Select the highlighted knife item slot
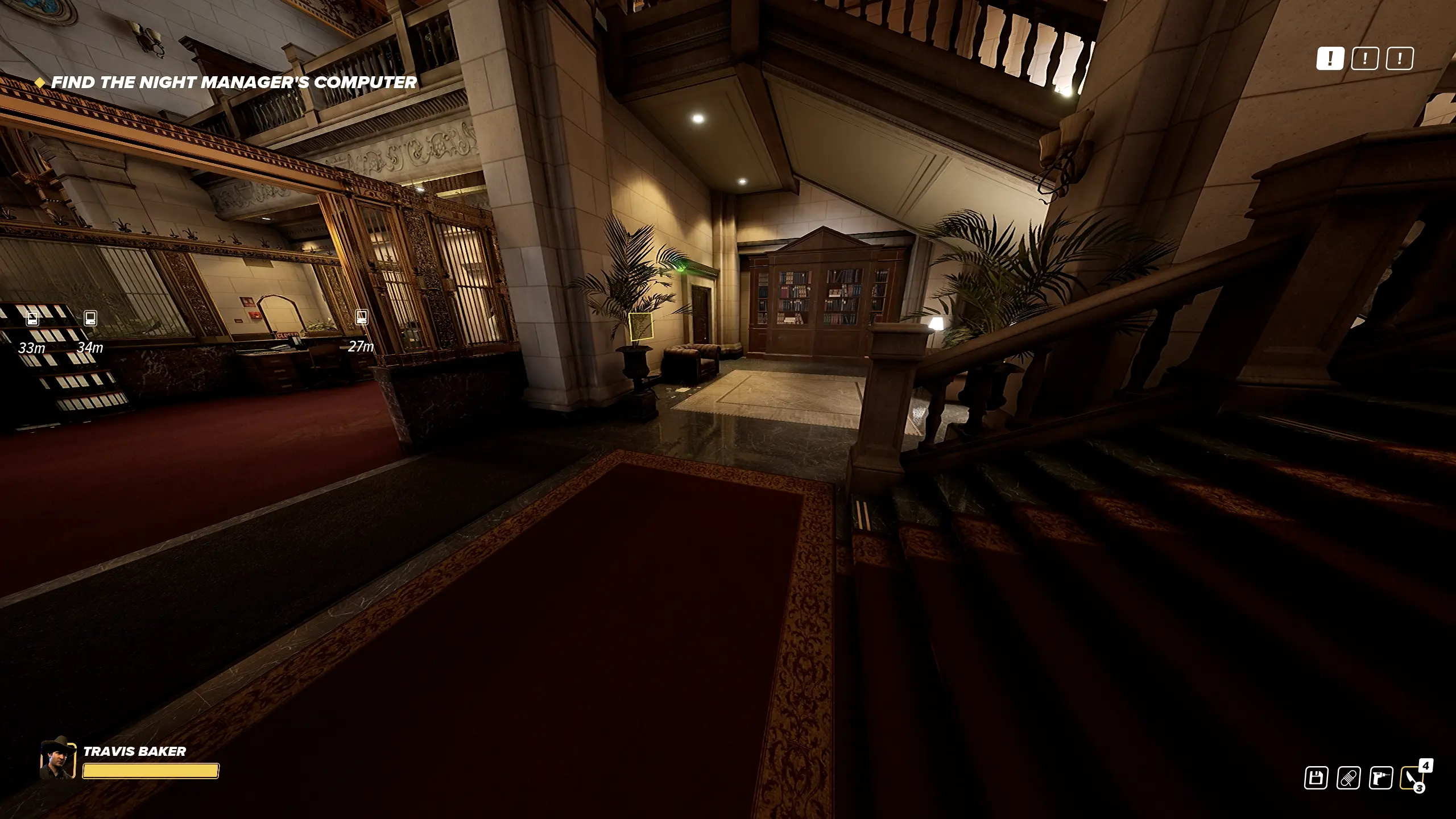This screenshot has height=819, width=1456. (1413, 778)
